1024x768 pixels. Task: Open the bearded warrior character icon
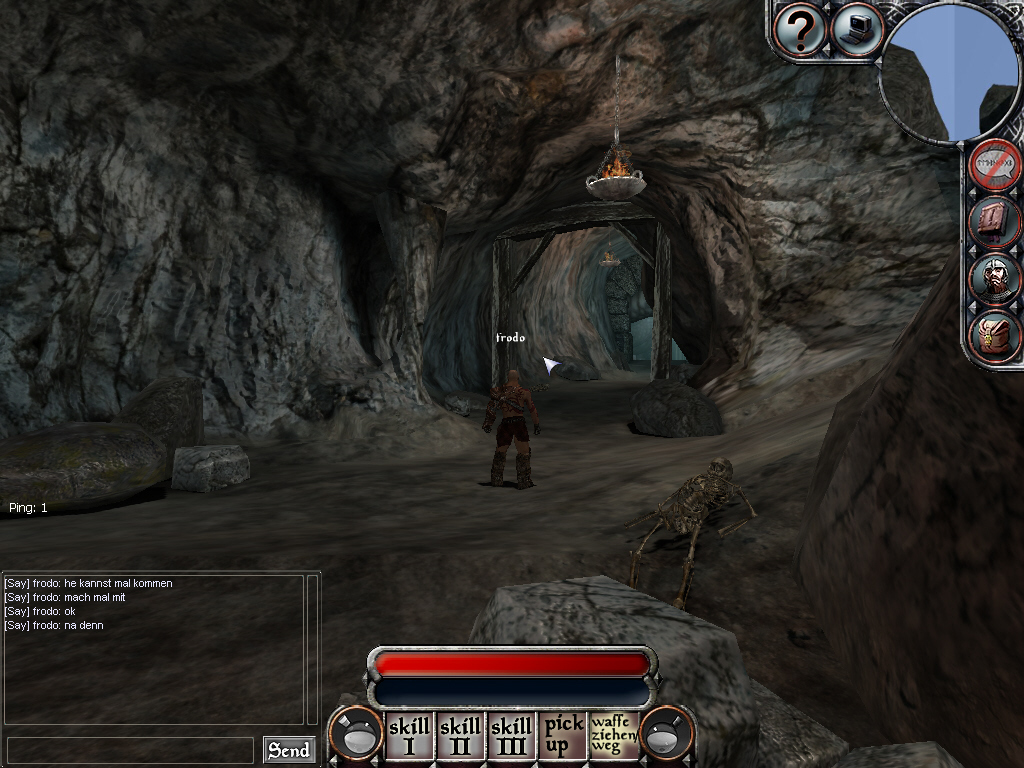pyautogui.click(x=994, y=279)
